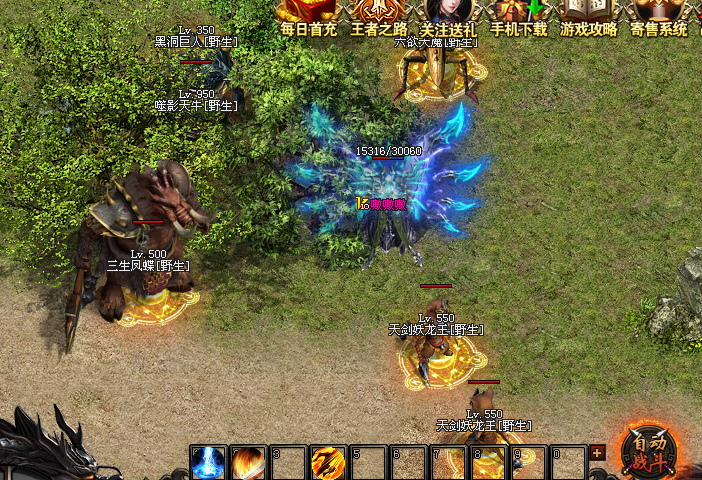Toggle the 自动战斗 auto-battle button

(649, 448)
